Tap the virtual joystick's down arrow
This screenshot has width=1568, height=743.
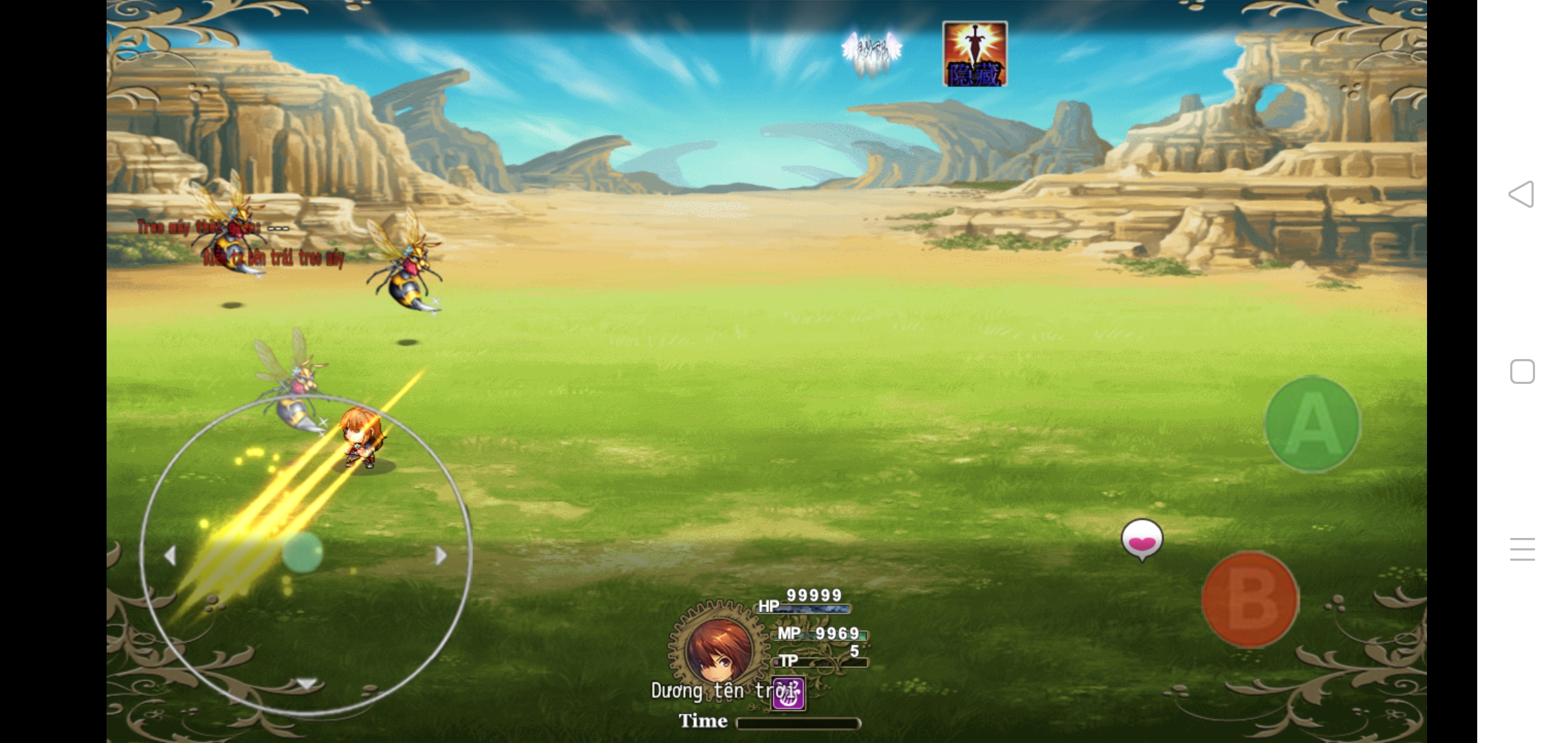pyautogui.click(x=306, y=683)
